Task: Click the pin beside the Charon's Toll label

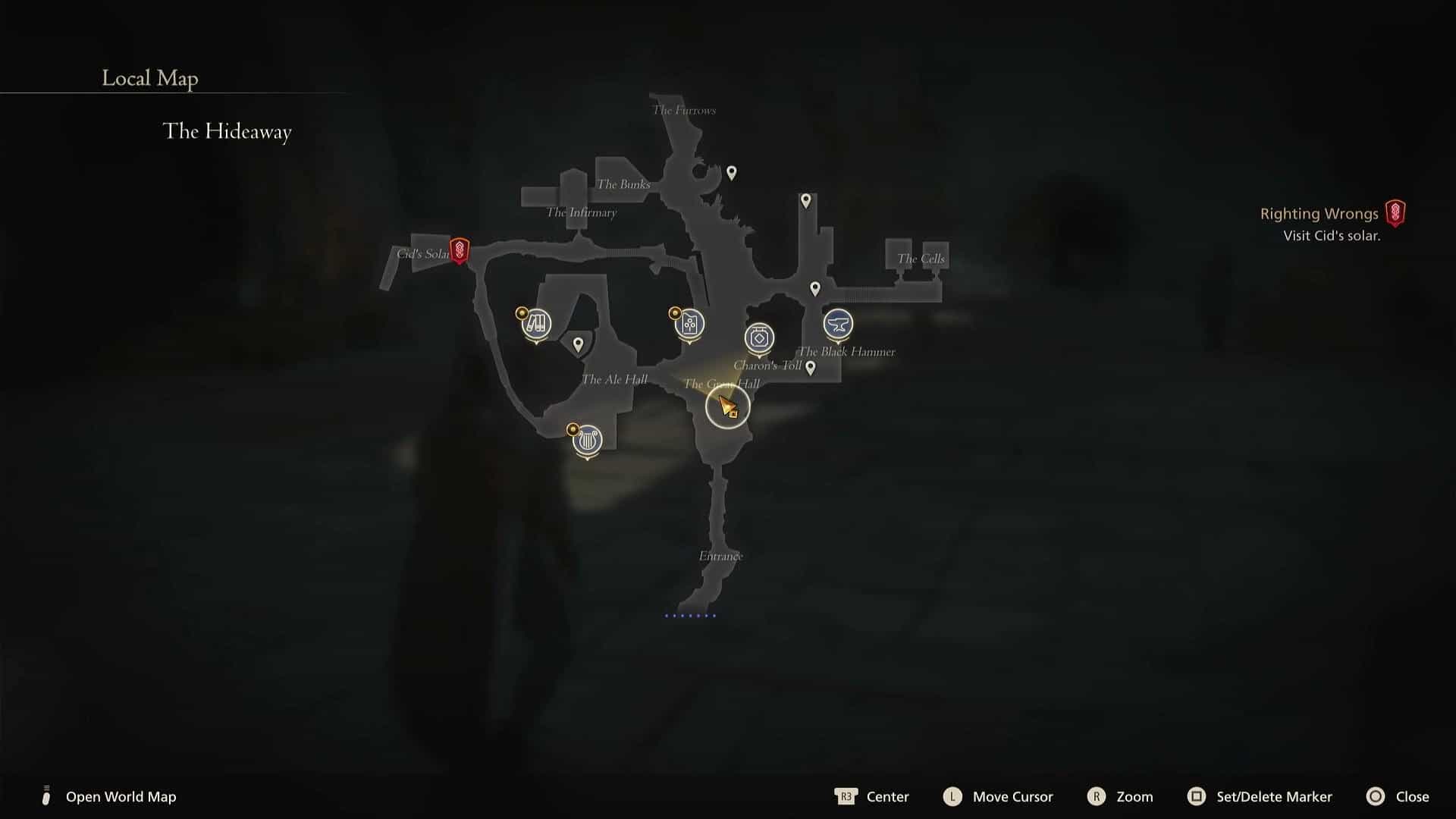Action: [811, 367]
